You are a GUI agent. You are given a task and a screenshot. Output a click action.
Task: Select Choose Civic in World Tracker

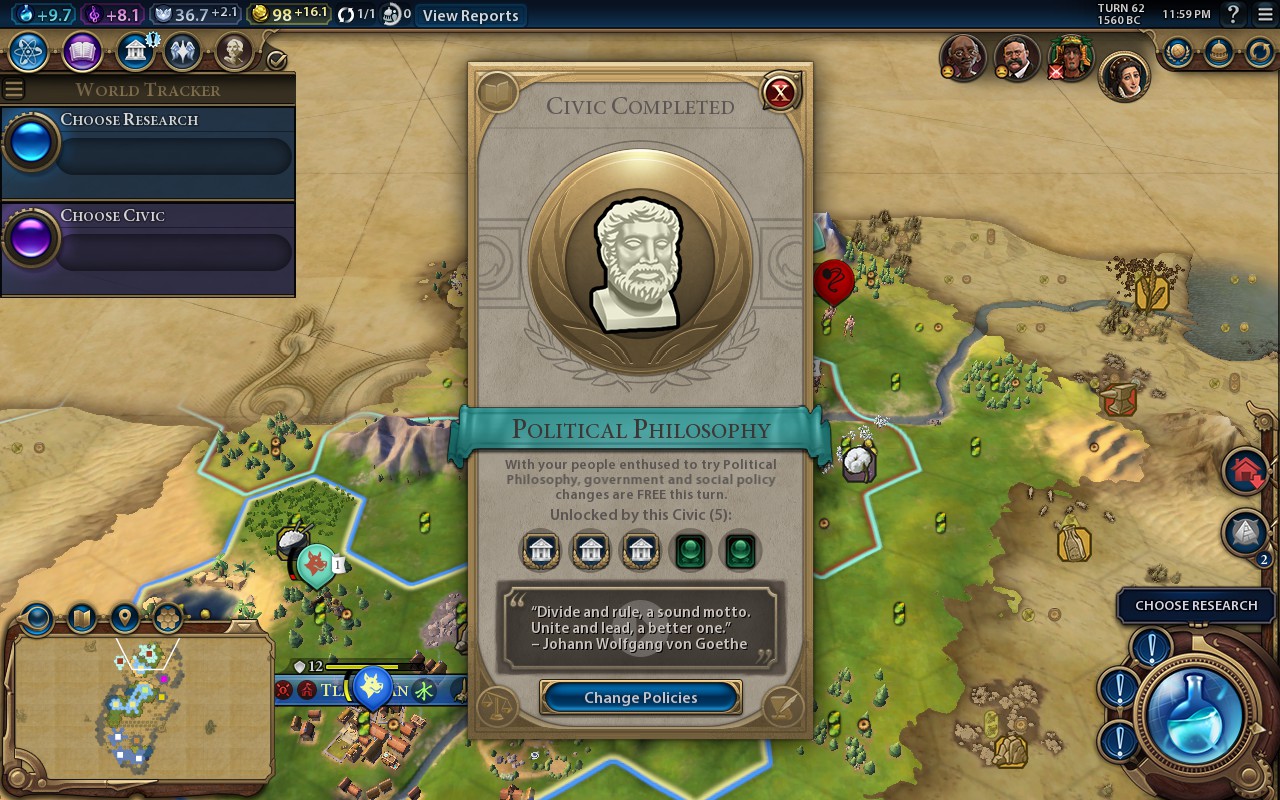[x=148, y=239]
